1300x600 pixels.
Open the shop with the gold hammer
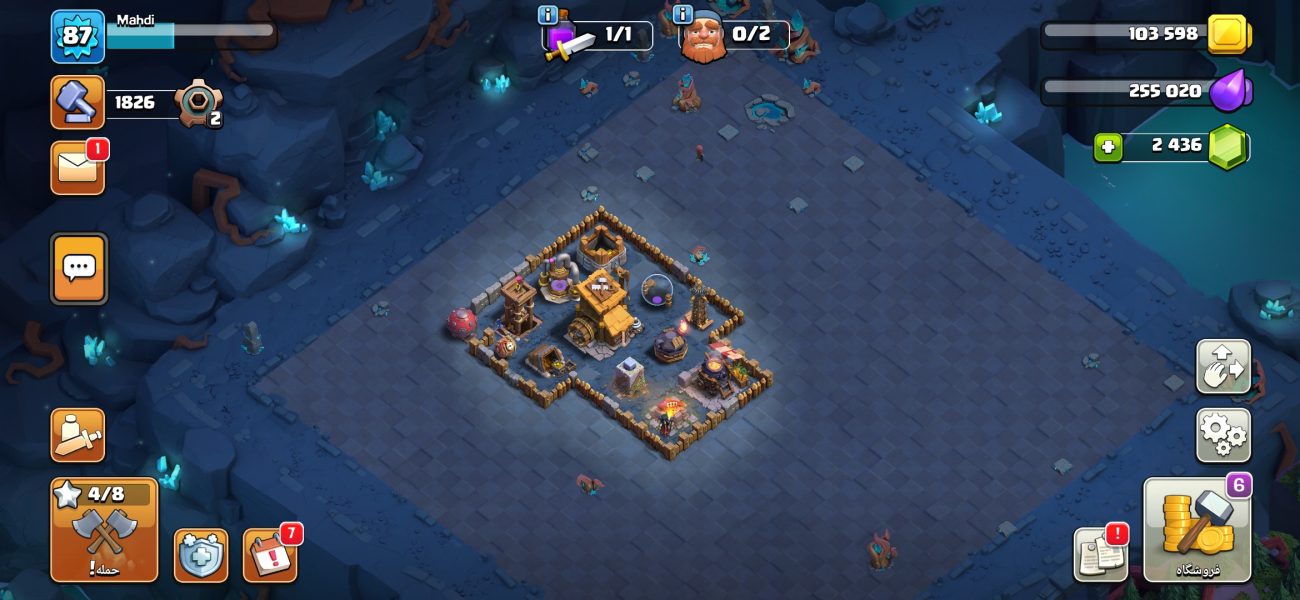coord(1197,529)
